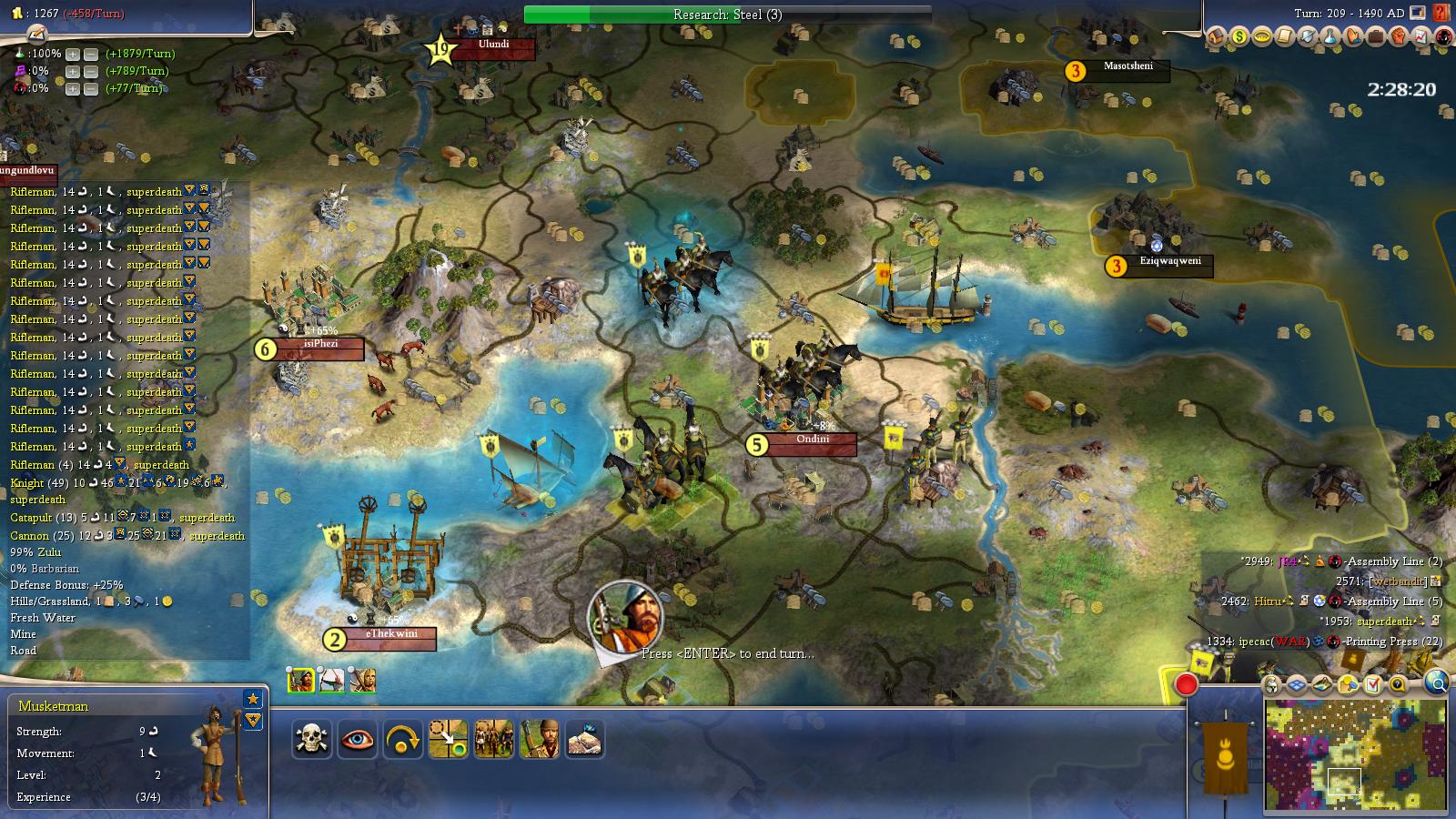Open the Foreign Advisor scroll icon
Screen dimensions: 1456x819
tap(1285, 38)
